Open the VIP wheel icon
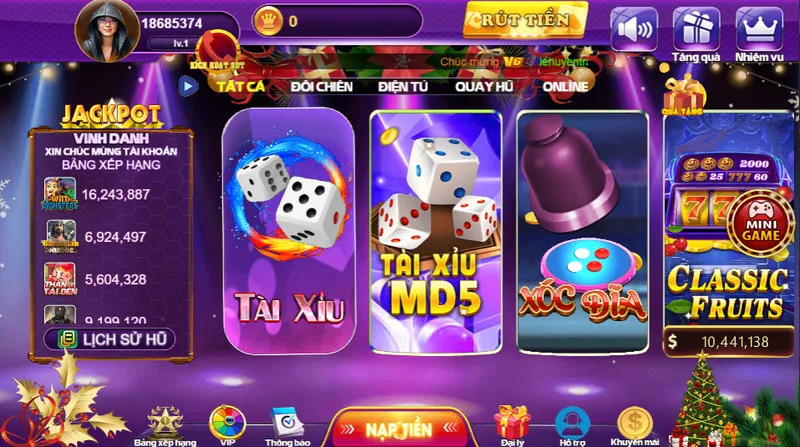The width and height of the screenshot is (800, 447). click(x=227, y=425)
